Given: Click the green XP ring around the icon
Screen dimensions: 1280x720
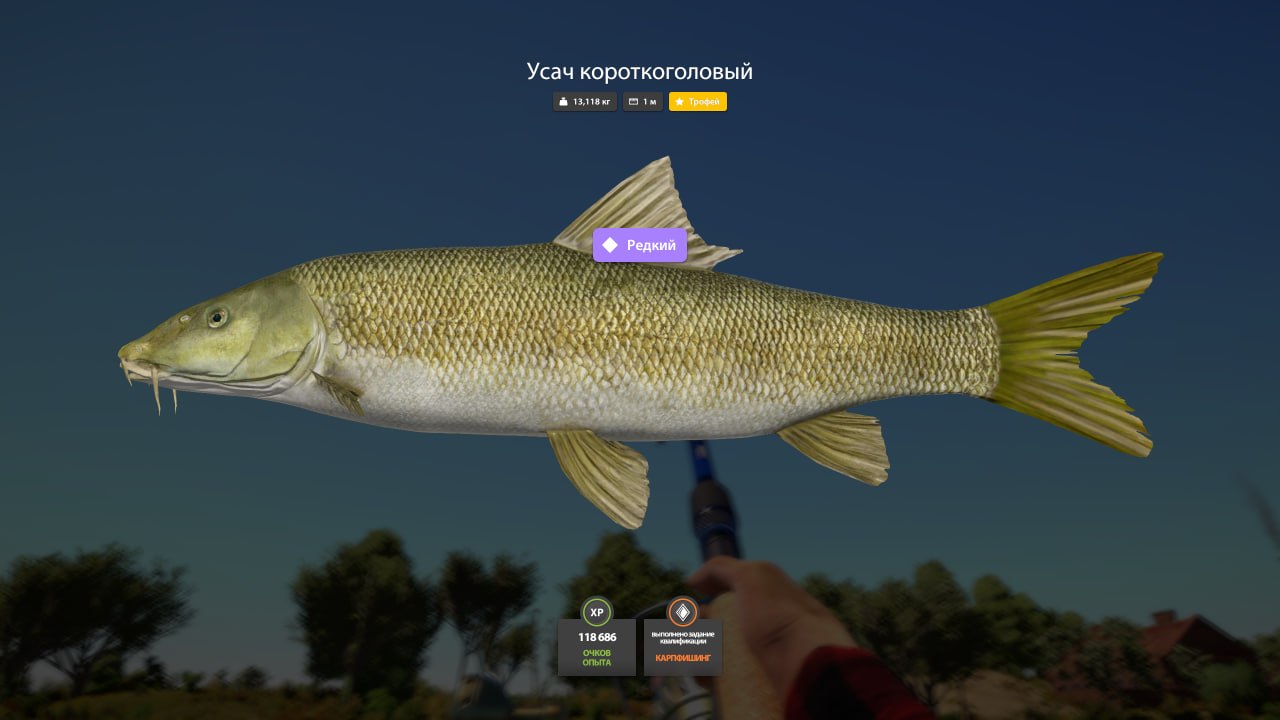Looking at the screenshot, I should (597, 602).
